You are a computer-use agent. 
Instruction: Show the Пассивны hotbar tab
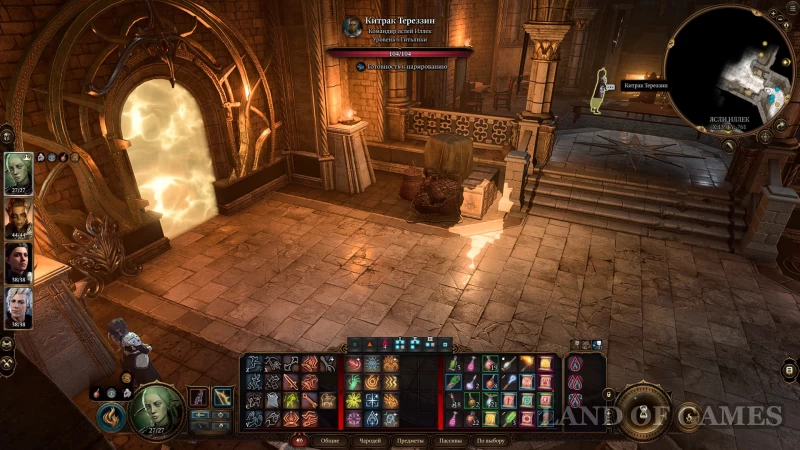pyautogui.click(x=450, y=440)
